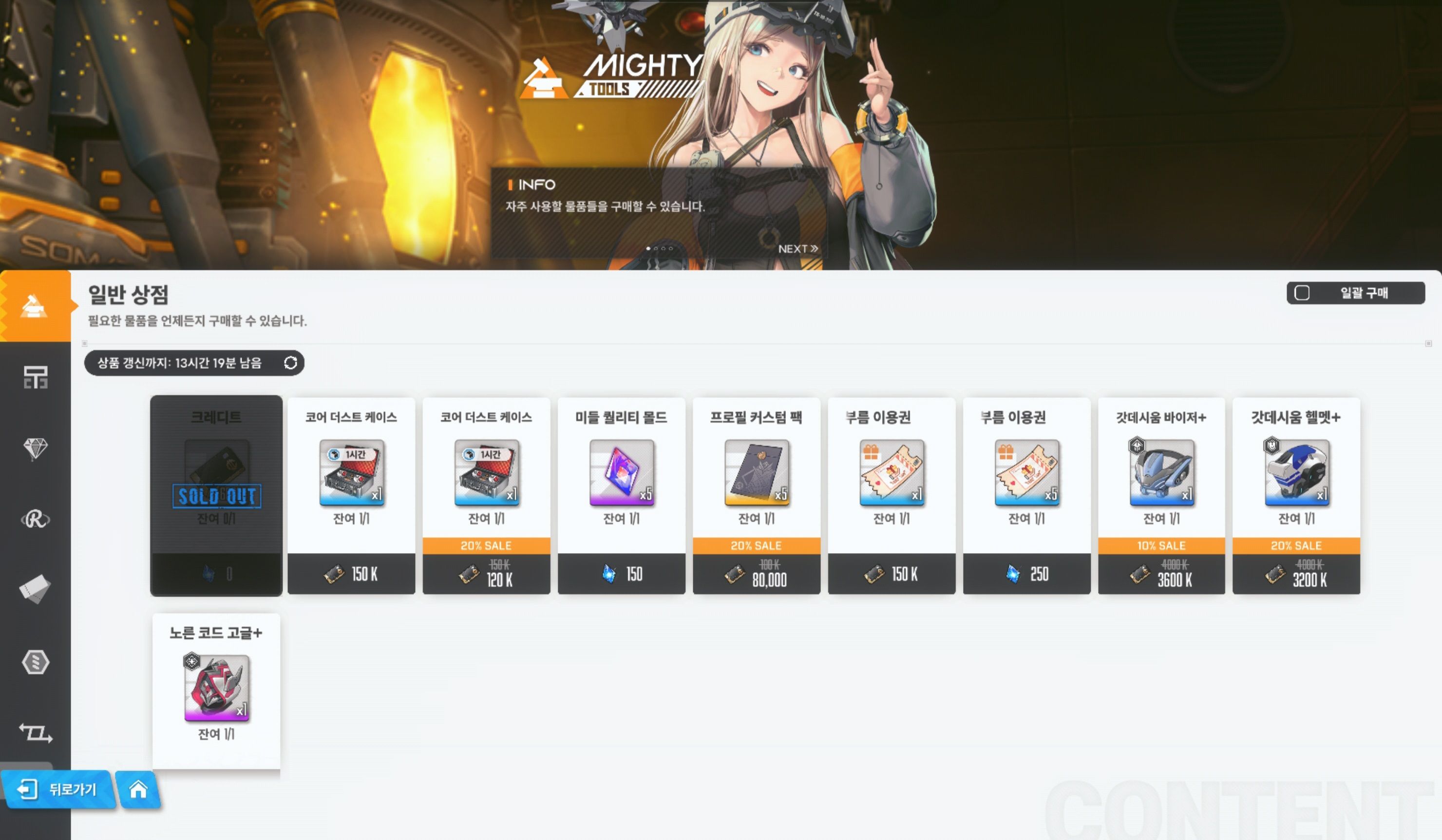Buy 부름 이용권 x1 for 150 K
The height and width of the screenshot is (840, 1442).
tap(891, 495)
